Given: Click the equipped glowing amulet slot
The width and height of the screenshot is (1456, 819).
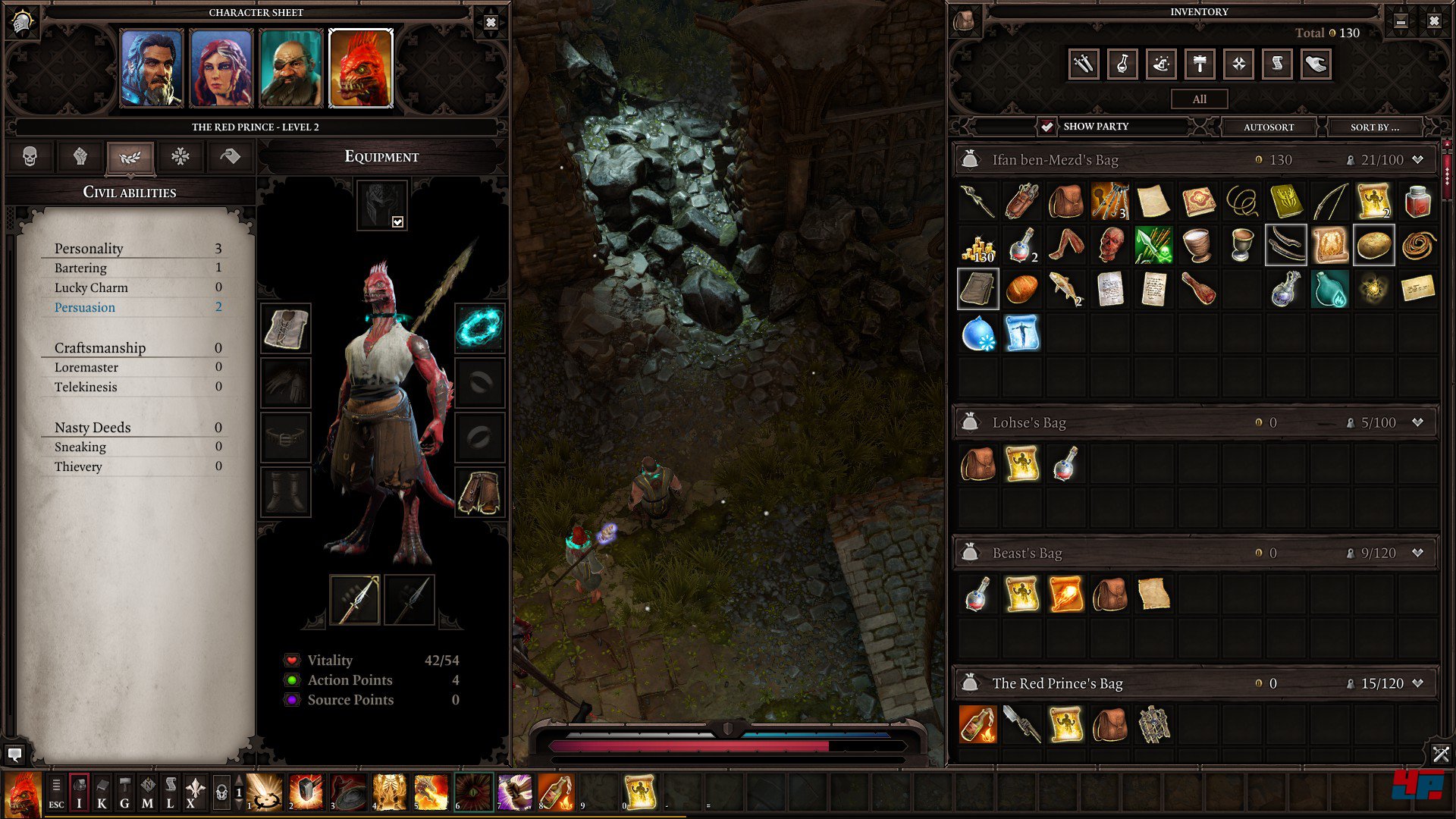Looking at the screenshot, I should [x=479, y=328].
